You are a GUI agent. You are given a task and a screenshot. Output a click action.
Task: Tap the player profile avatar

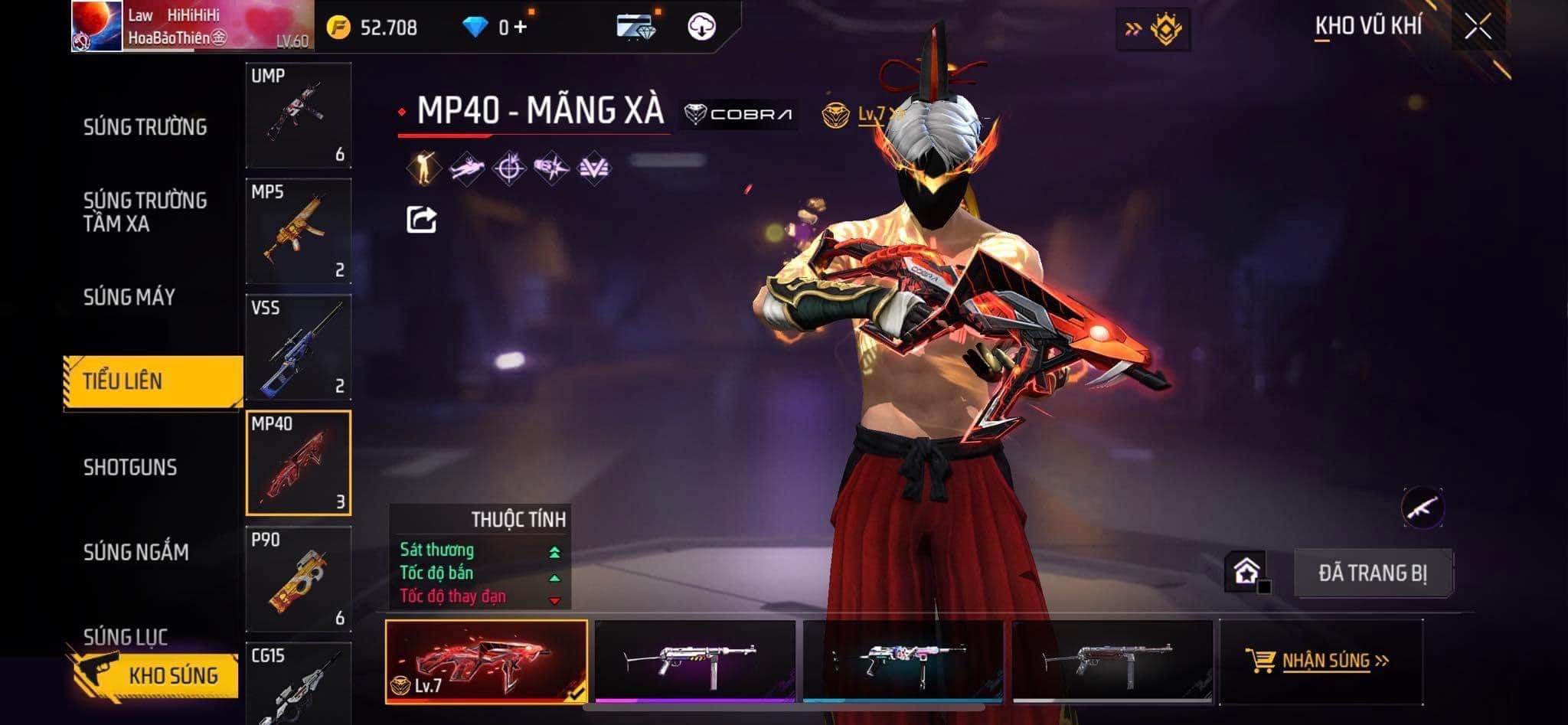97,27
